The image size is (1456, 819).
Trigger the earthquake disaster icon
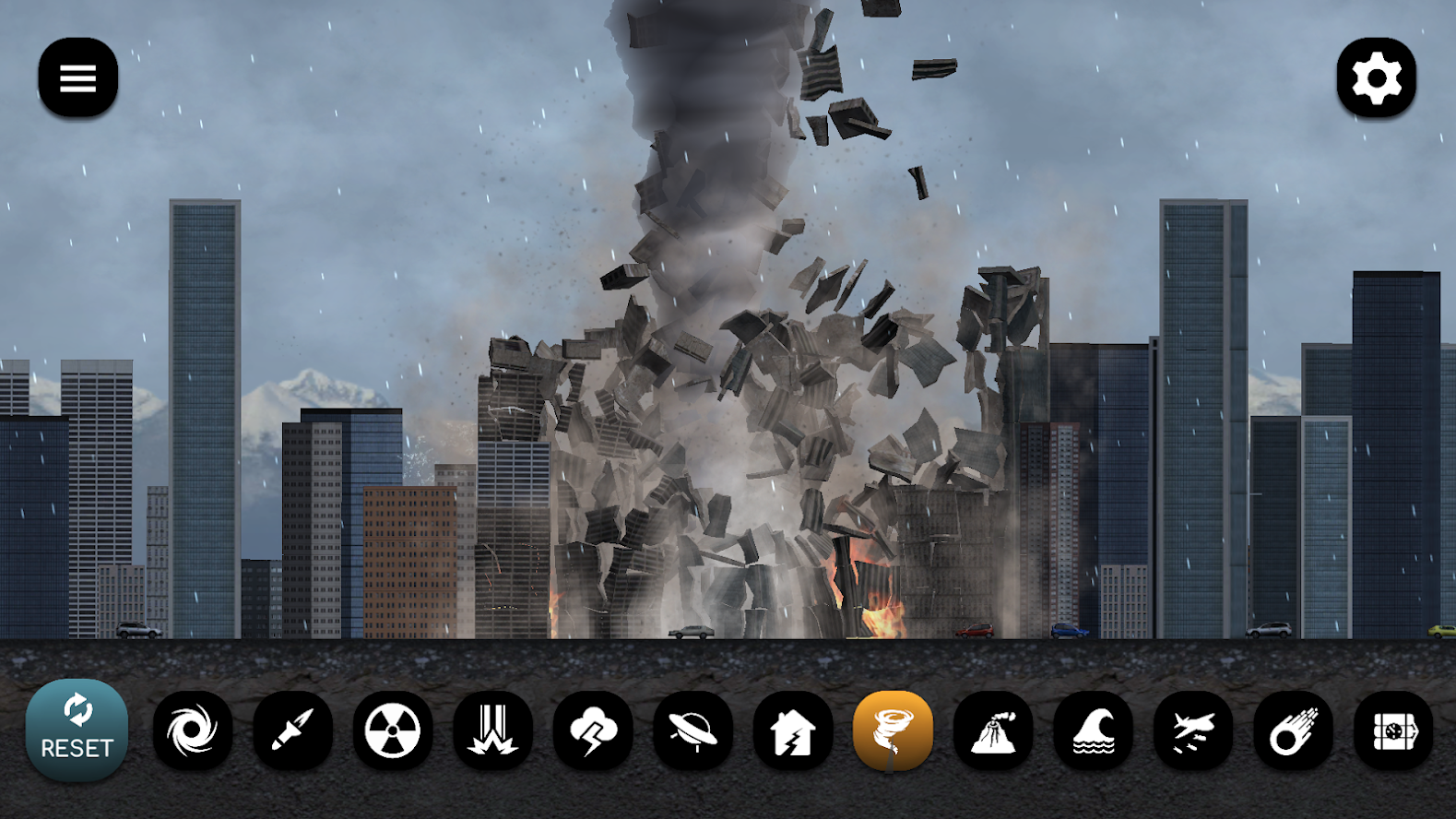point(792,729)
